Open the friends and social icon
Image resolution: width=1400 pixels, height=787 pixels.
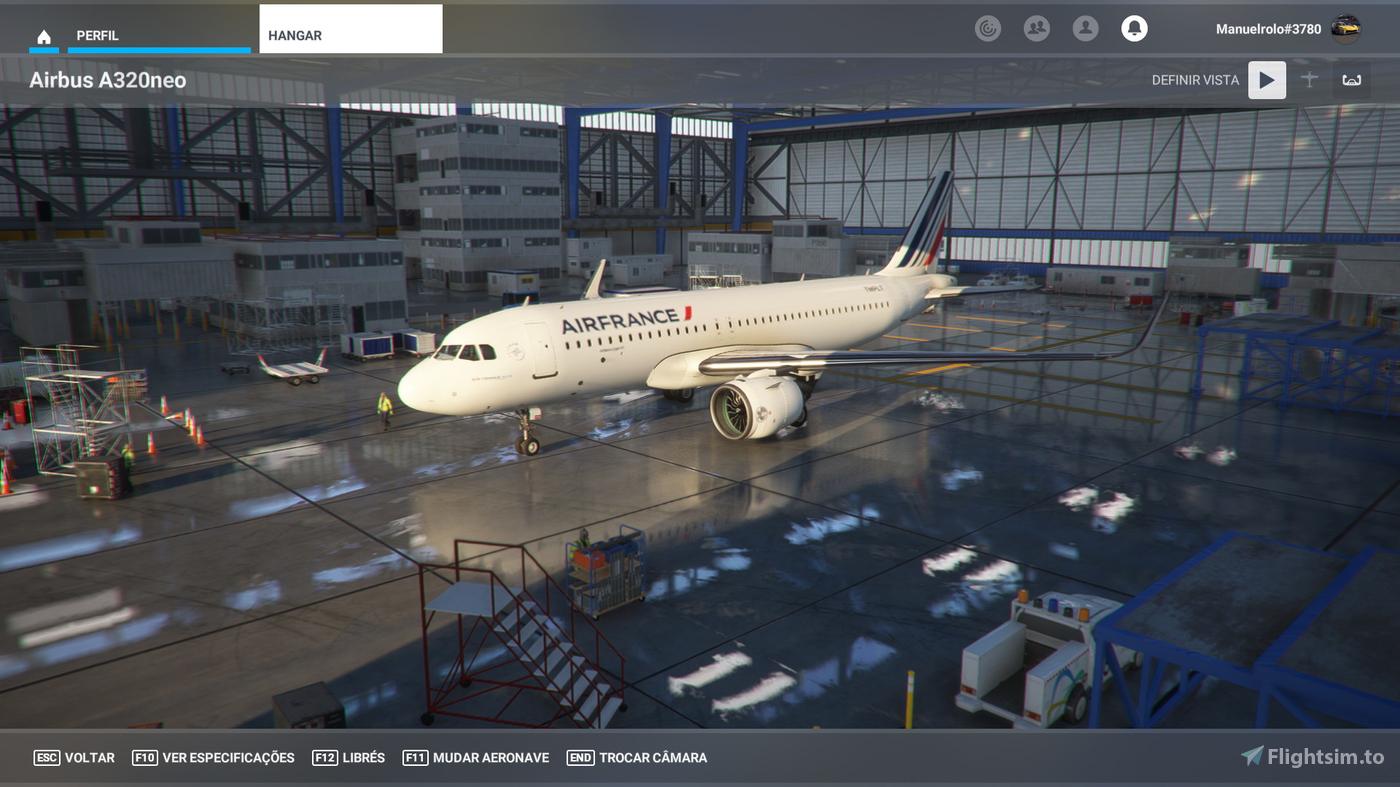[1036, 28]
